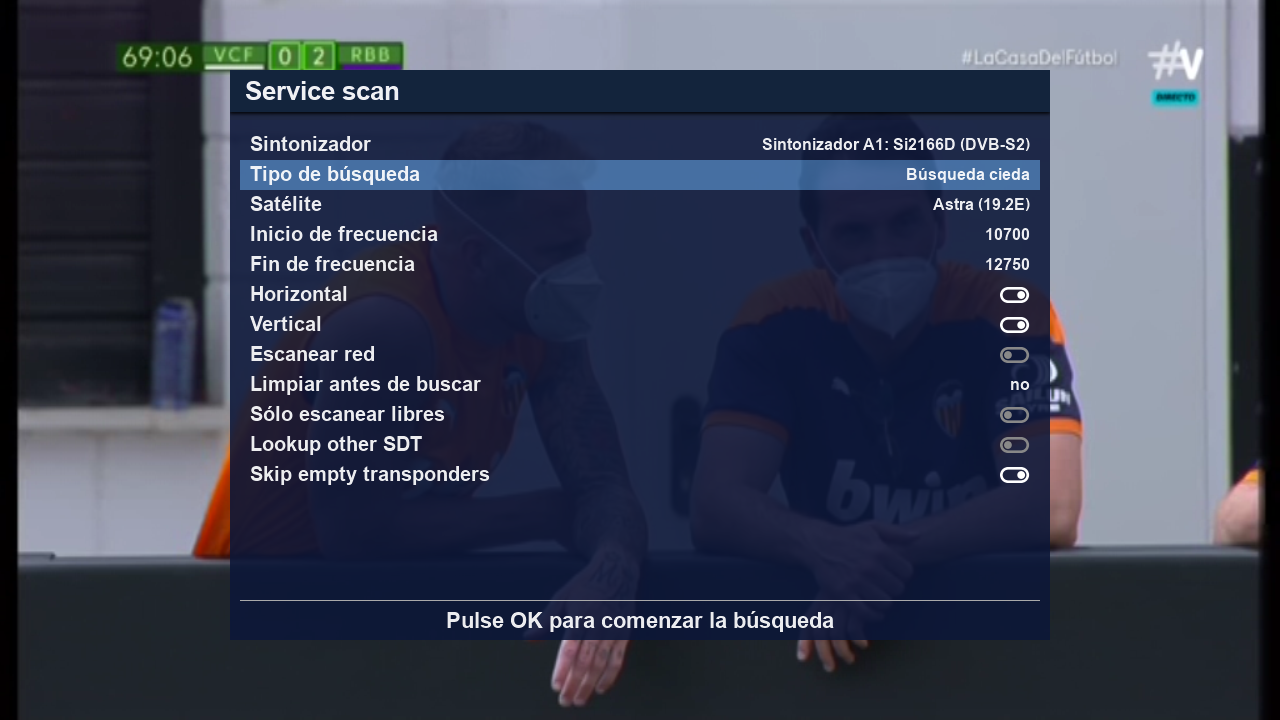Disable Skip empty transponders switch
Screen dimensions: 1280x720
(x=1014, y=475)
